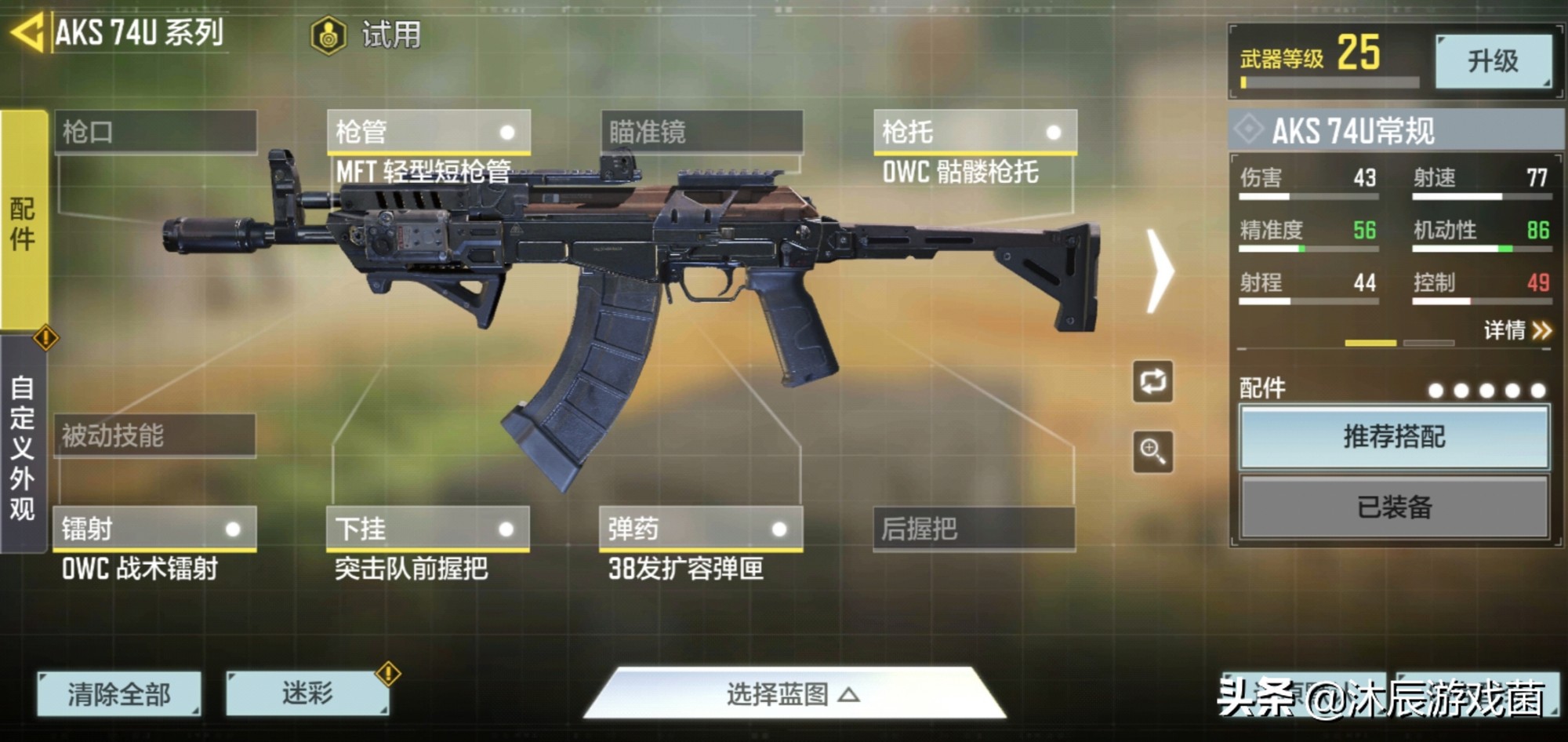Switch to the 自定义外观 appearance tab
Image resolution: width=1568 pixels, height=742 pixels.
[x=24, y=447]
